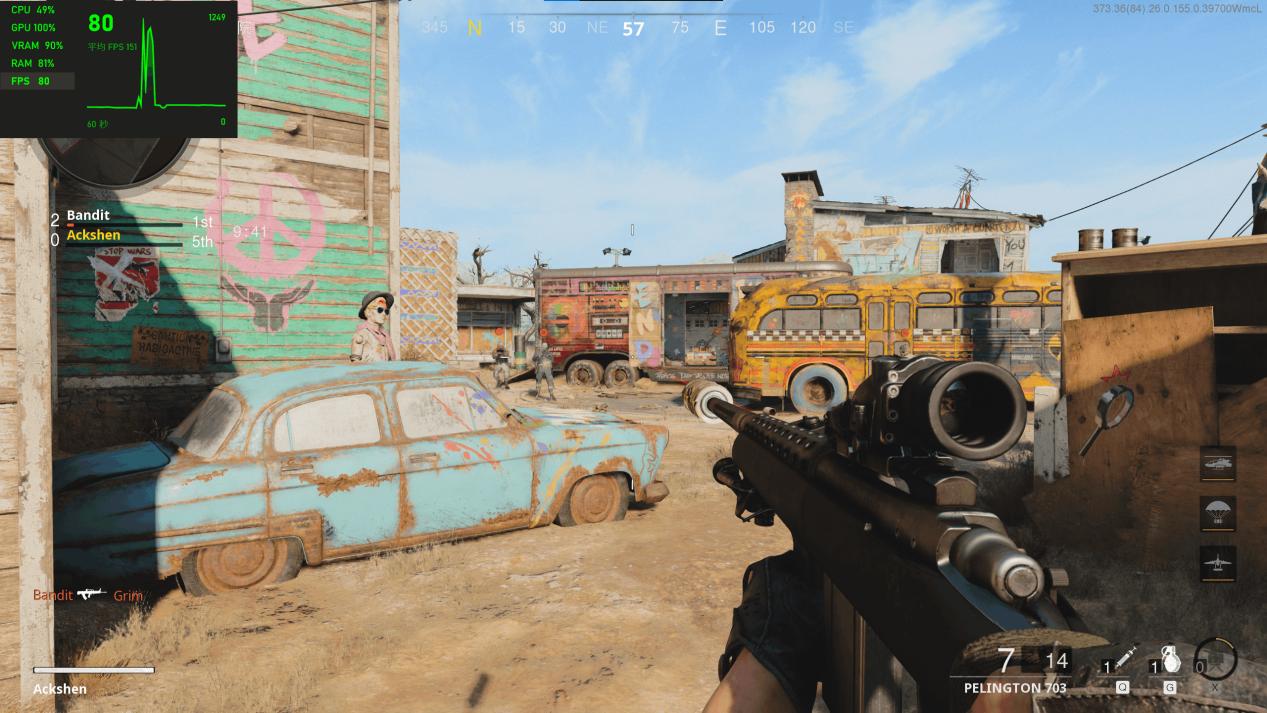Click the Bandit and Grim kill feed entry

tap(88, 595)
